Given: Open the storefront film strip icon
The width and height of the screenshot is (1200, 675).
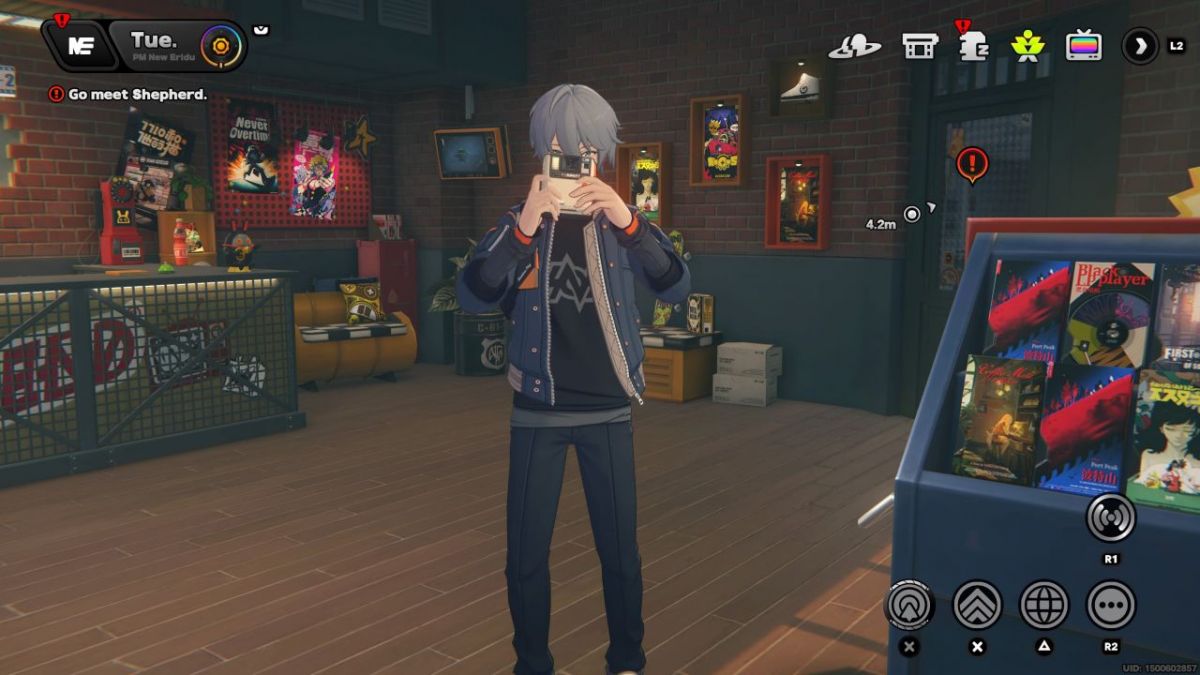Looking at the screenshot, I should (x=919, y=45).
